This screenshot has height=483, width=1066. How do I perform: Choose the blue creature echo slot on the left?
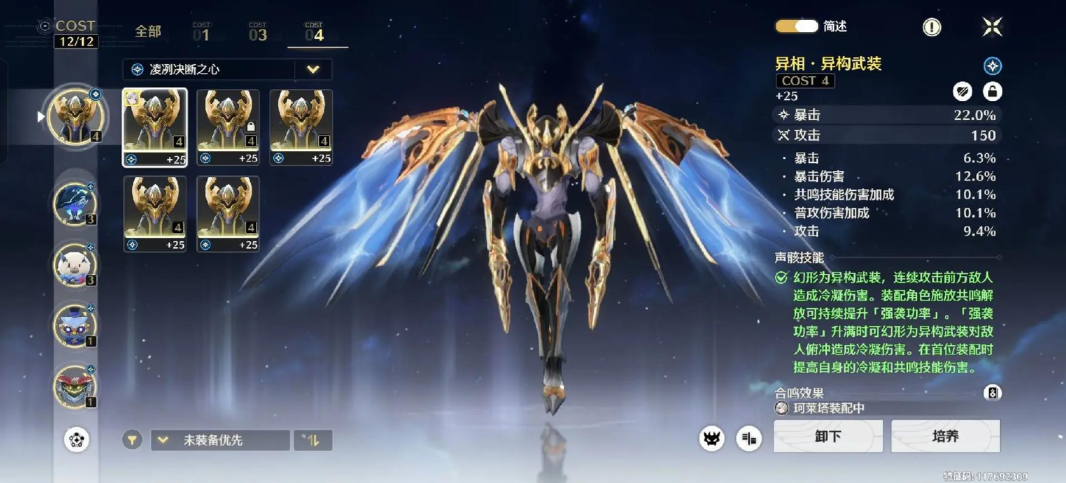(x=74, y=204)
